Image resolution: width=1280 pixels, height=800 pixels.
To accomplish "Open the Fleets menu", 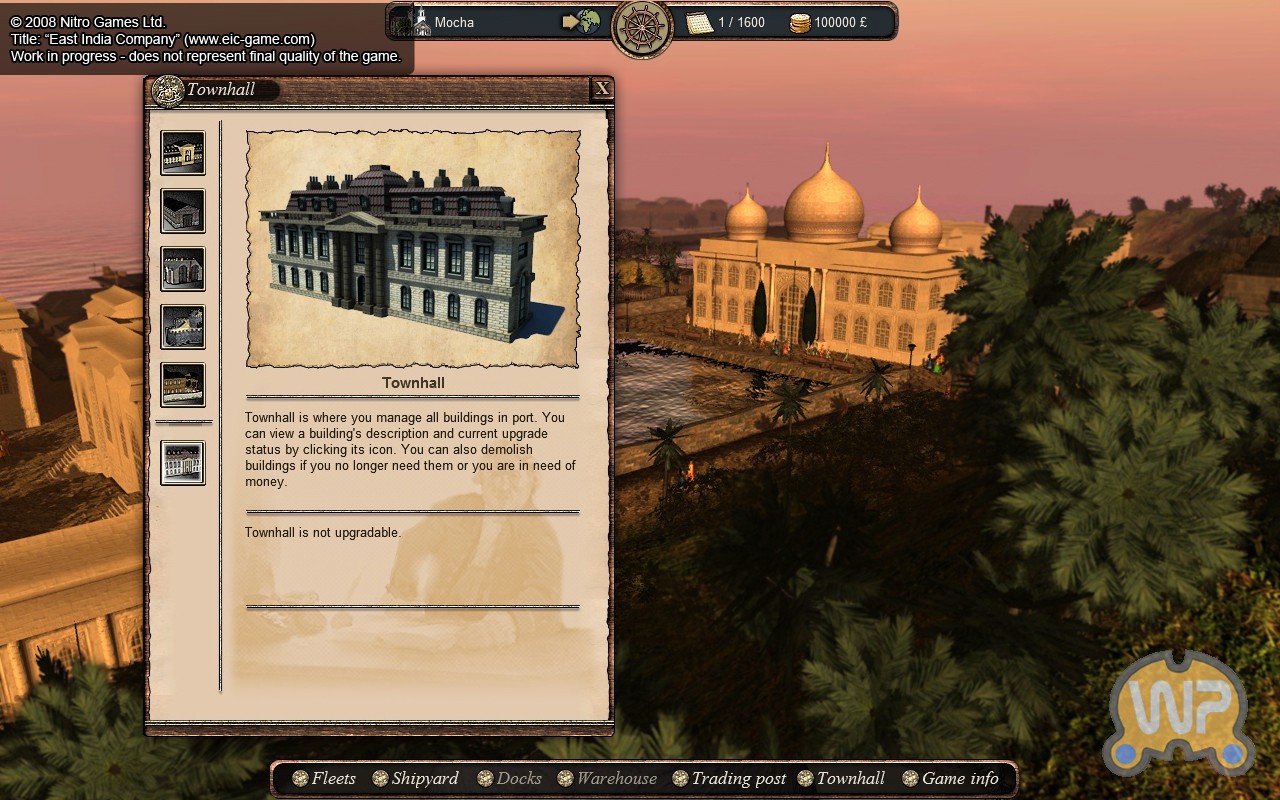I will [x=323, y=778].
